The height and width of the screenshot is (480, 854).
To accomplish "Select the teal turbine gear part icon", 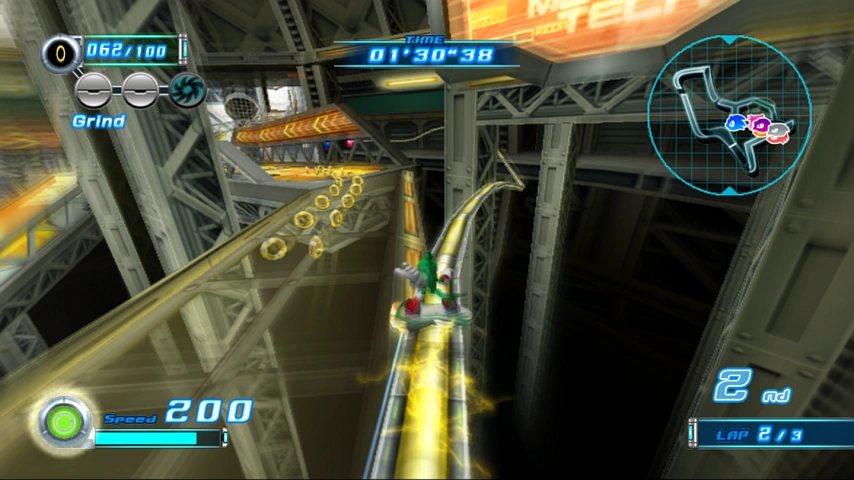I will (187, 90).
